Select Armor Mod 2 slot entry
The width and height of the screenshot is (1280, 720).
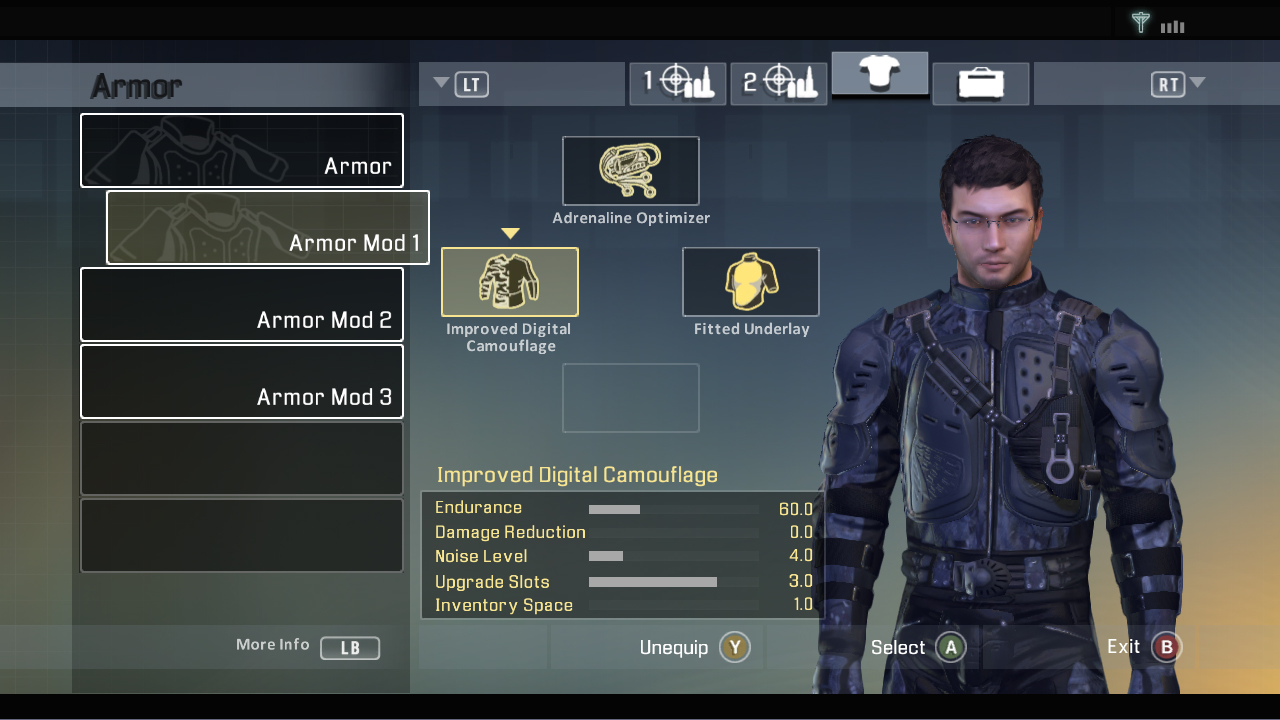[241, 304]
